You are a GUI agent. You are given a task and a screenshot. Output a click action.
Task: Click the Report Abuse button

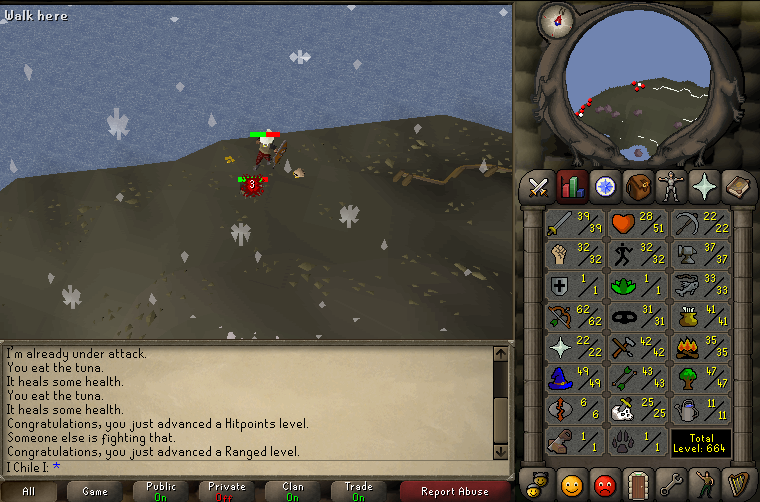455,492
